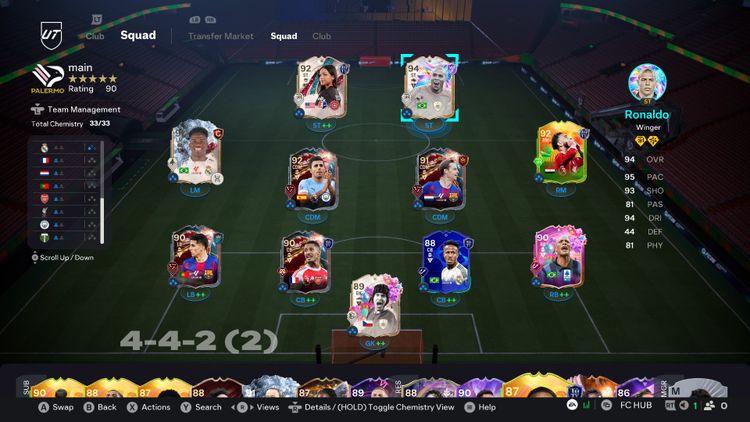750x422 pixels.
Task: Choose the LB player card
Action: [195, 260]
